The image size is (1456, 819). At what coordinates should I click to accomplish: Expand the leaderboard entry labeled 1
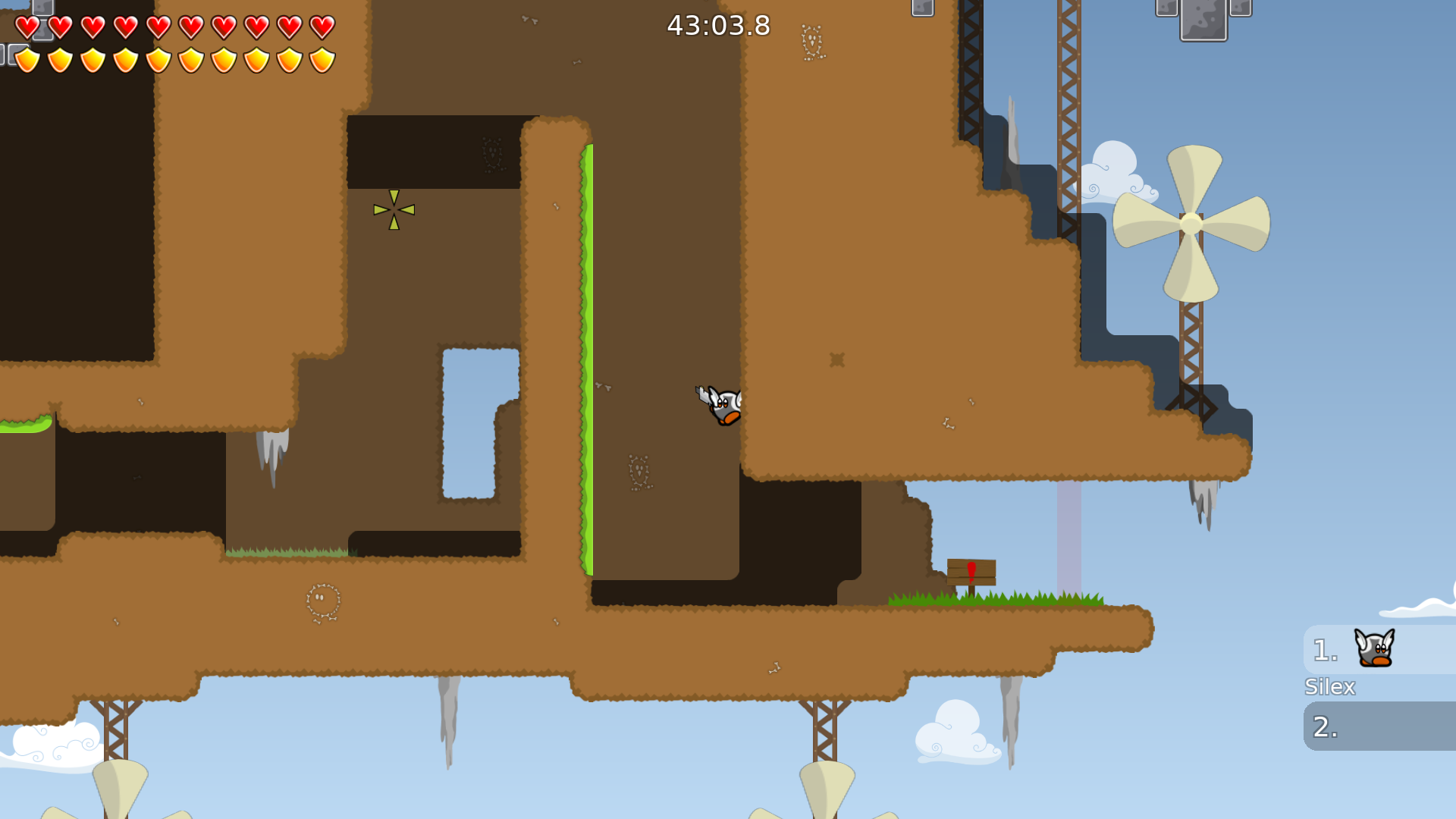pos(1323,650)
